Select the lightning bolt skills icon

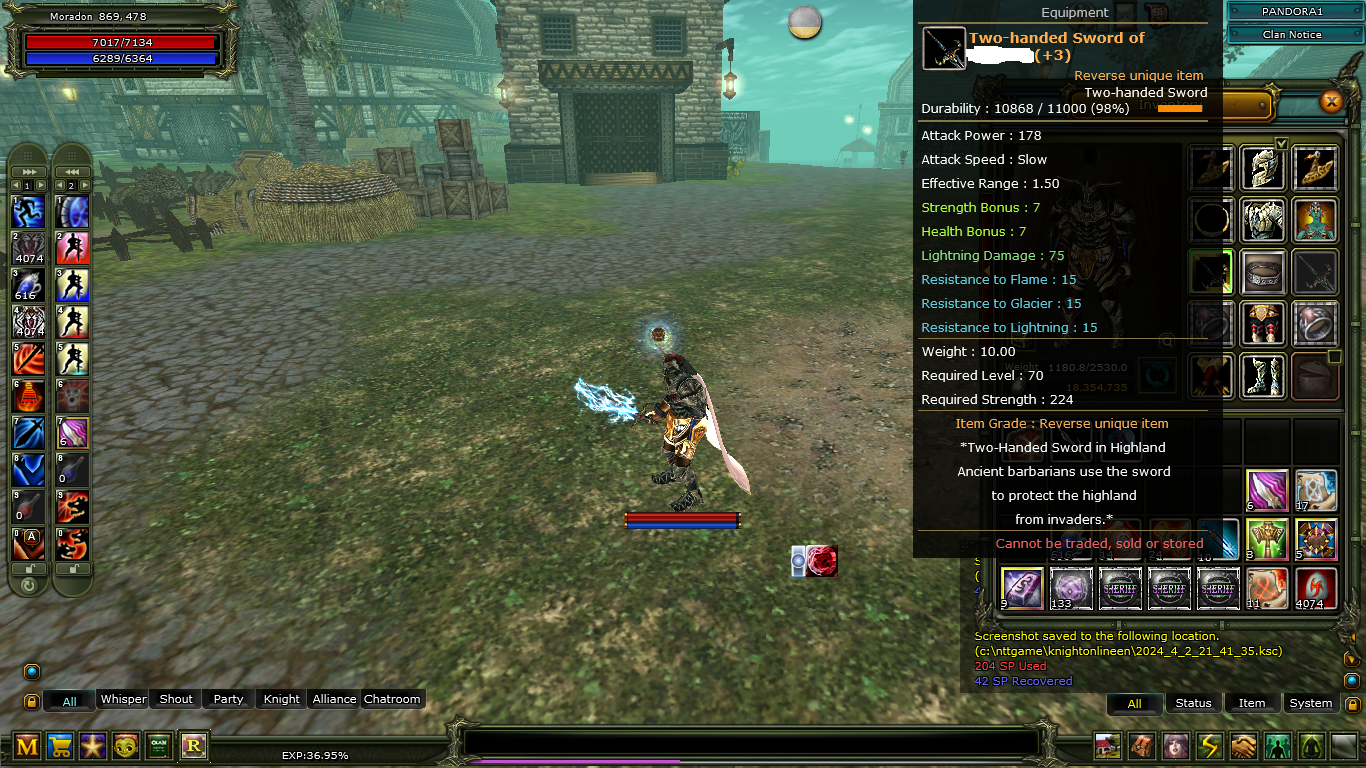(x=1209, y=746)
